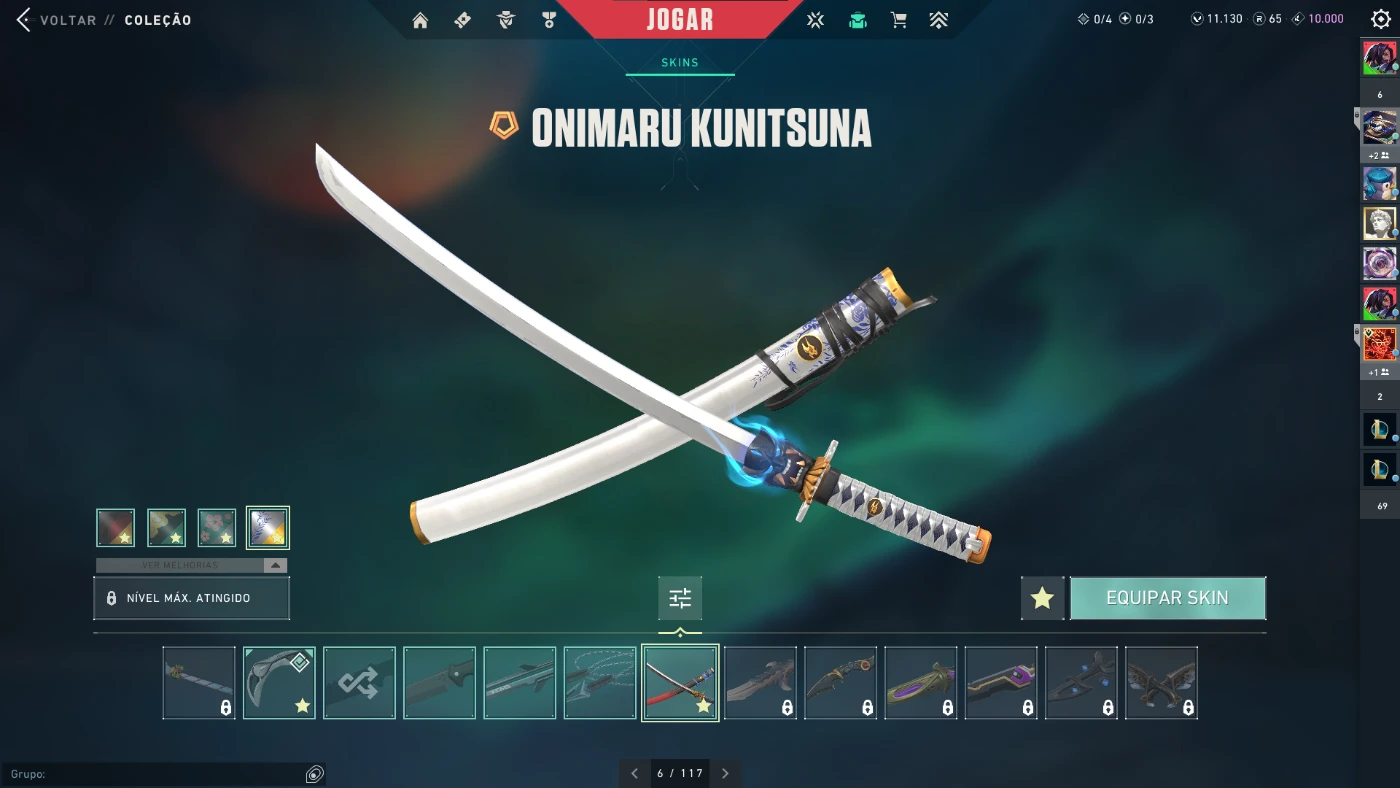Select the blue floral white skin variant
Screen dimensions: 1400x788
268,527
